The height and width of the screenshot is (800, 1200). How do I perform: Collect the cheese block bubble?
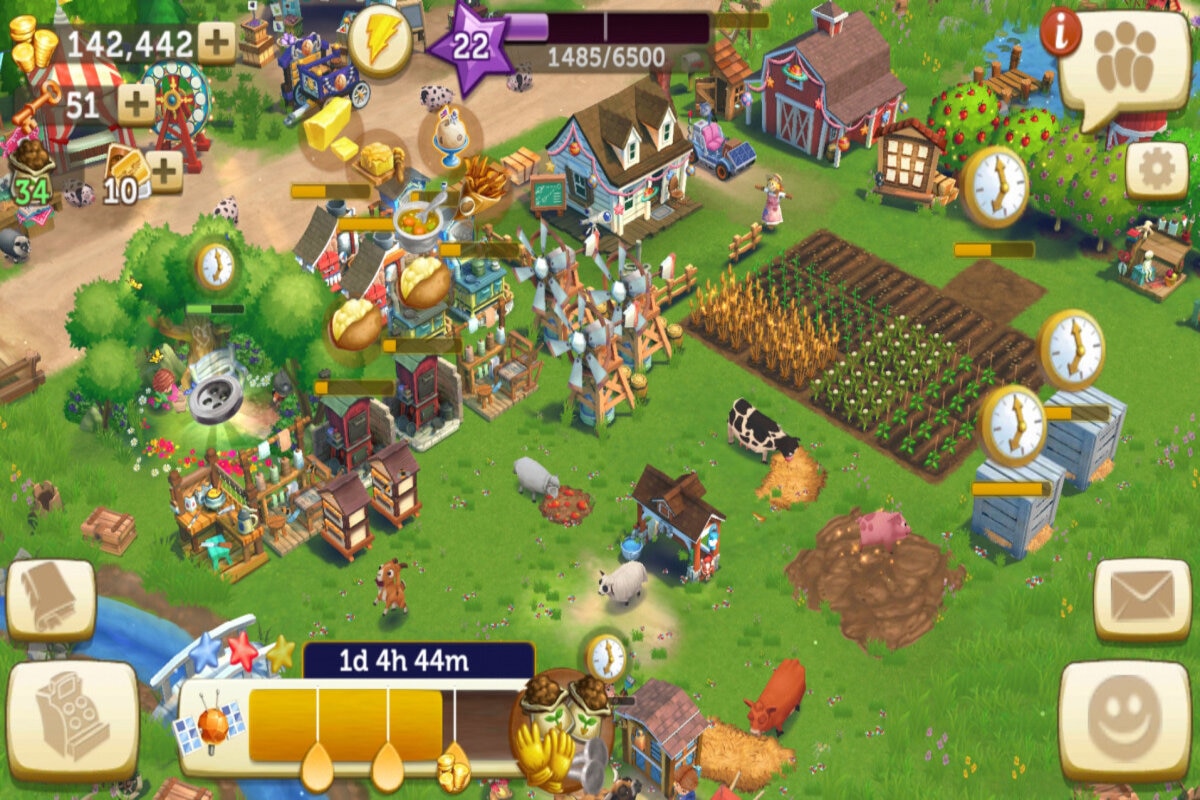379,158
